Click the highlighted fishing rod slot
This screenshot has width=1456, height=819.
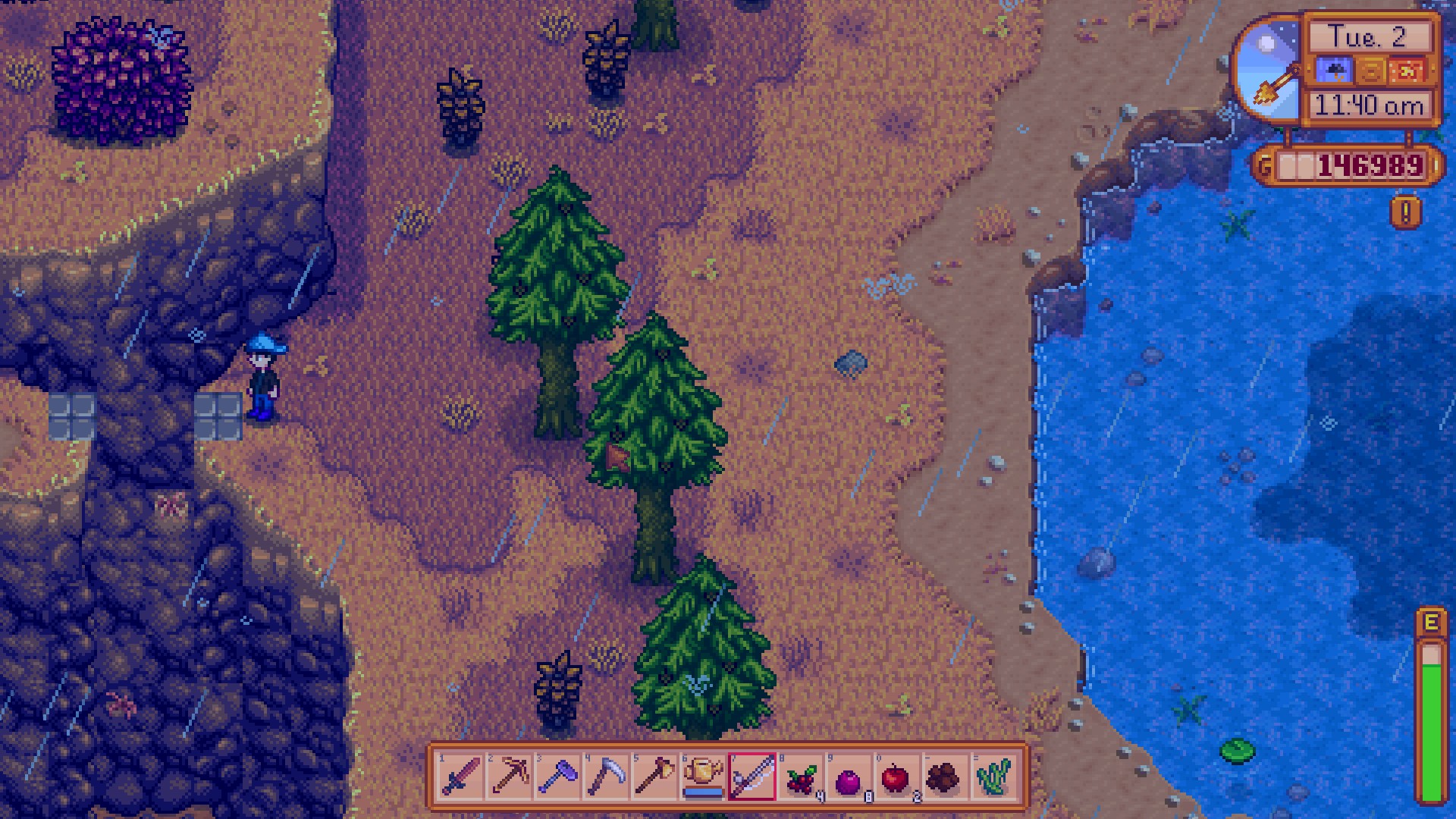tap(752, 777)
